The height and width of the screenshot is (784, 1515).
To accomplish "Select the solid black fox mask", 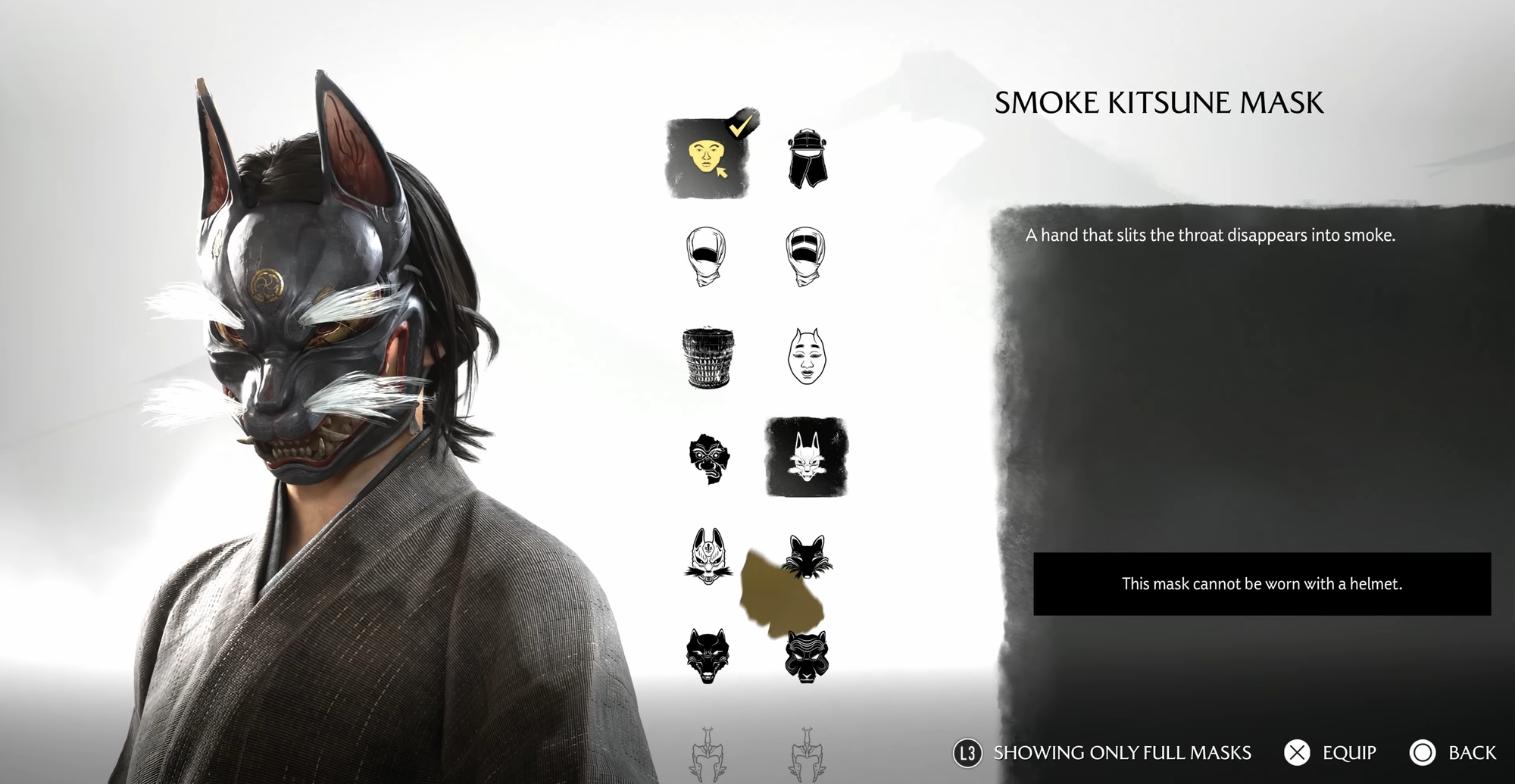I will (807, 555).
